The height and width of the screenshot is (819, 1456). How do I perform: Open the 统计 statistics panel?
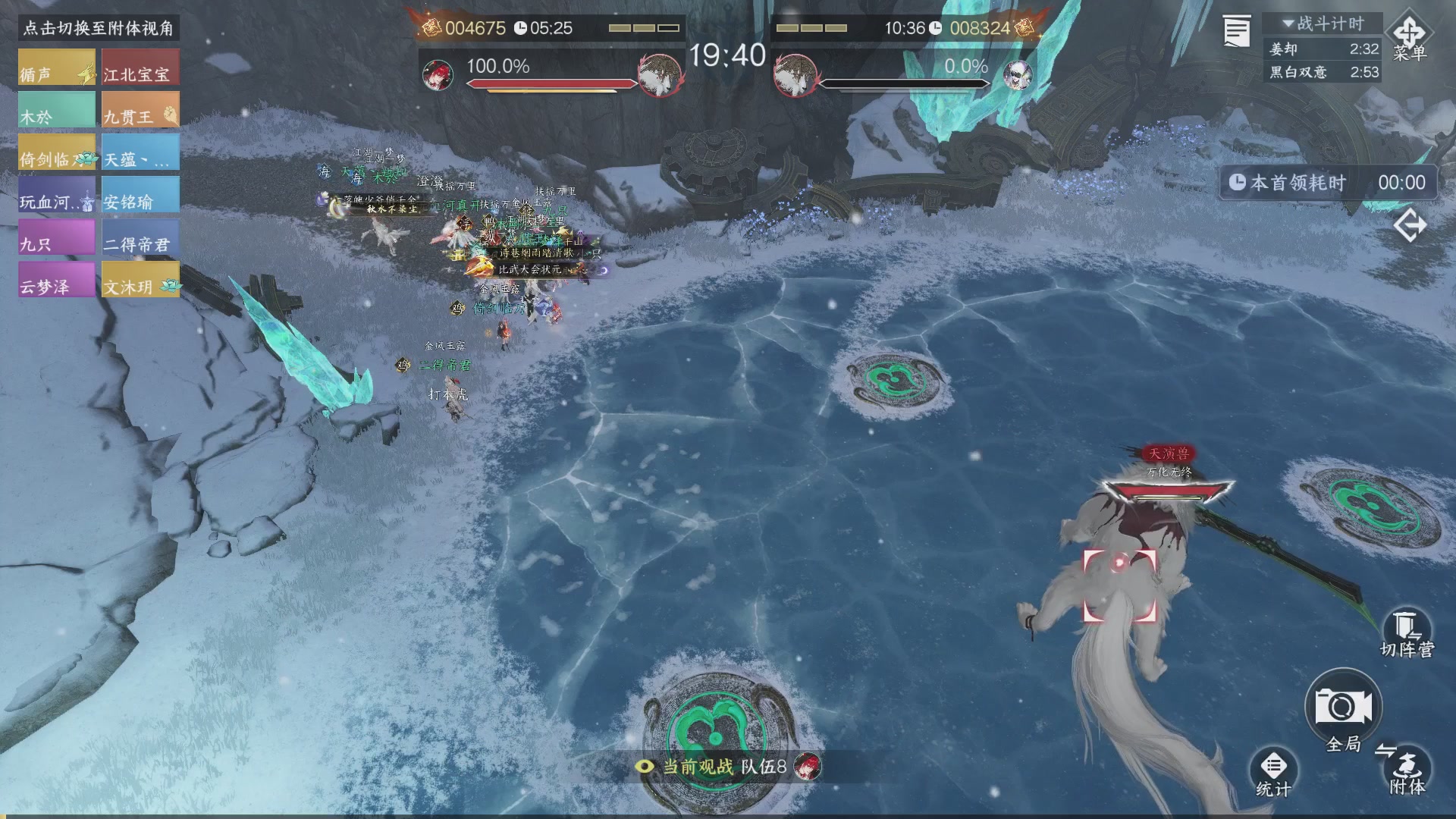click(1273, 772)
